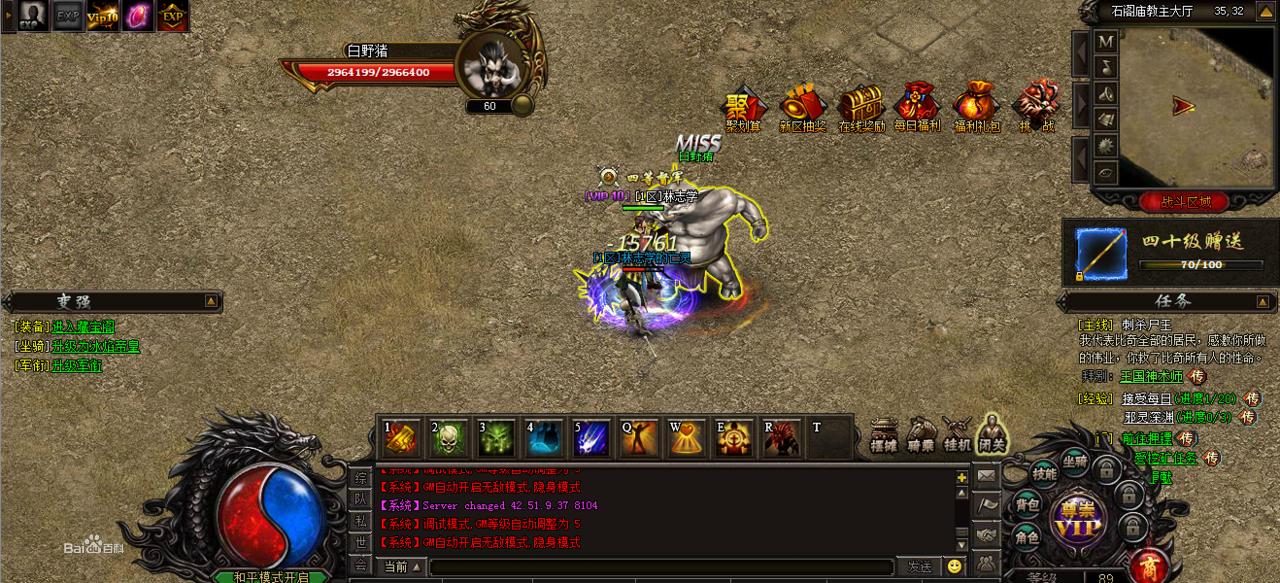This screenshot has width=1280, height=583.
Task: Open the 角色 character sheet
Action: 1027,537
